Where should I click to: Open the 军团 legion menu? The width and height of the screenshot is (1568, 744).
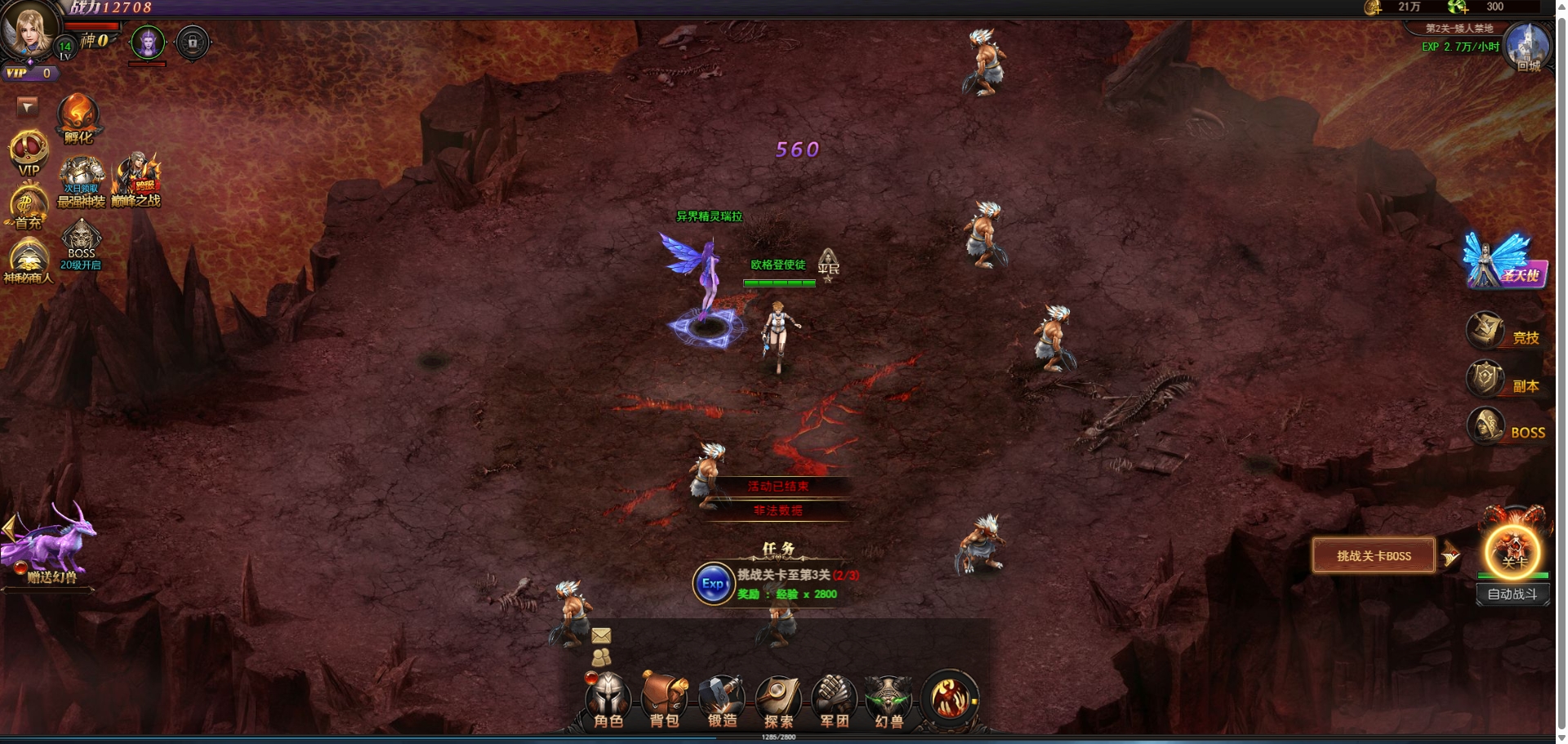click(834, 701)
